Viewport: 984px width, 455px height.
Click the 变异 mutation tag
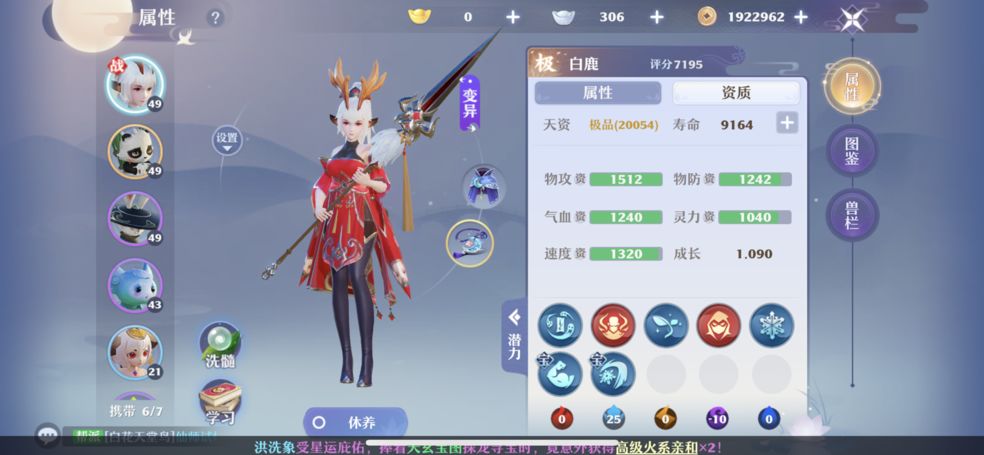470,104
